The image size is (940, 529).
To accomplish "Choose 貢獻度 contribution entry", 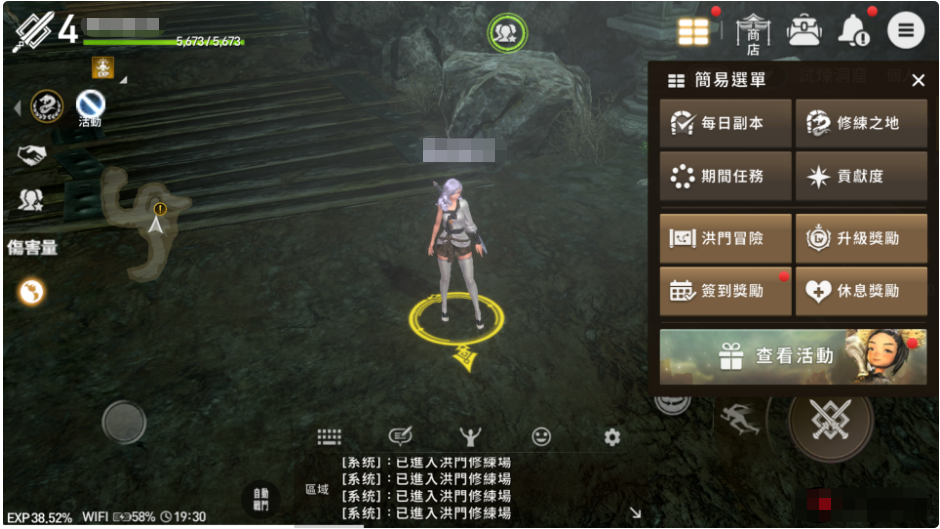I will [860, 176].
